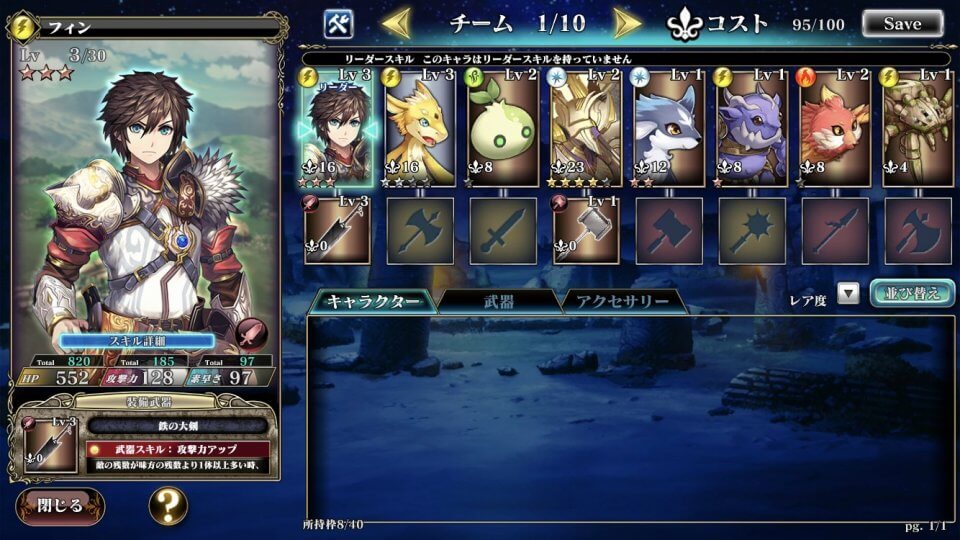The height and width of the screenshot is (540, 960).
Task: Open the wrench and hammer tools icon
Action: [x=339, y=23]
